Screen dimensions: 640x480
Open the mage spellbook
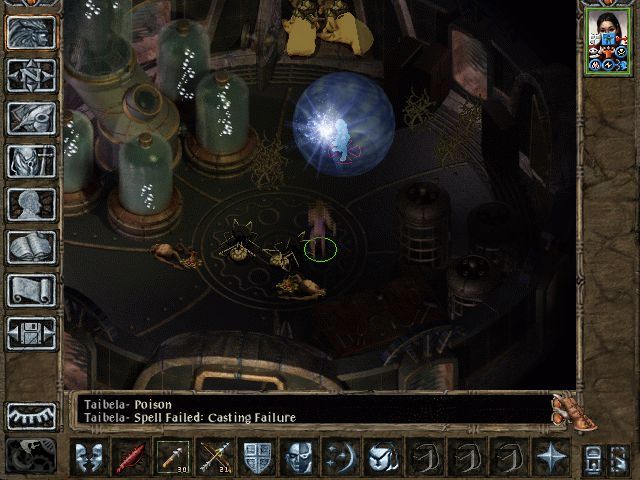(x=31, y=247)
